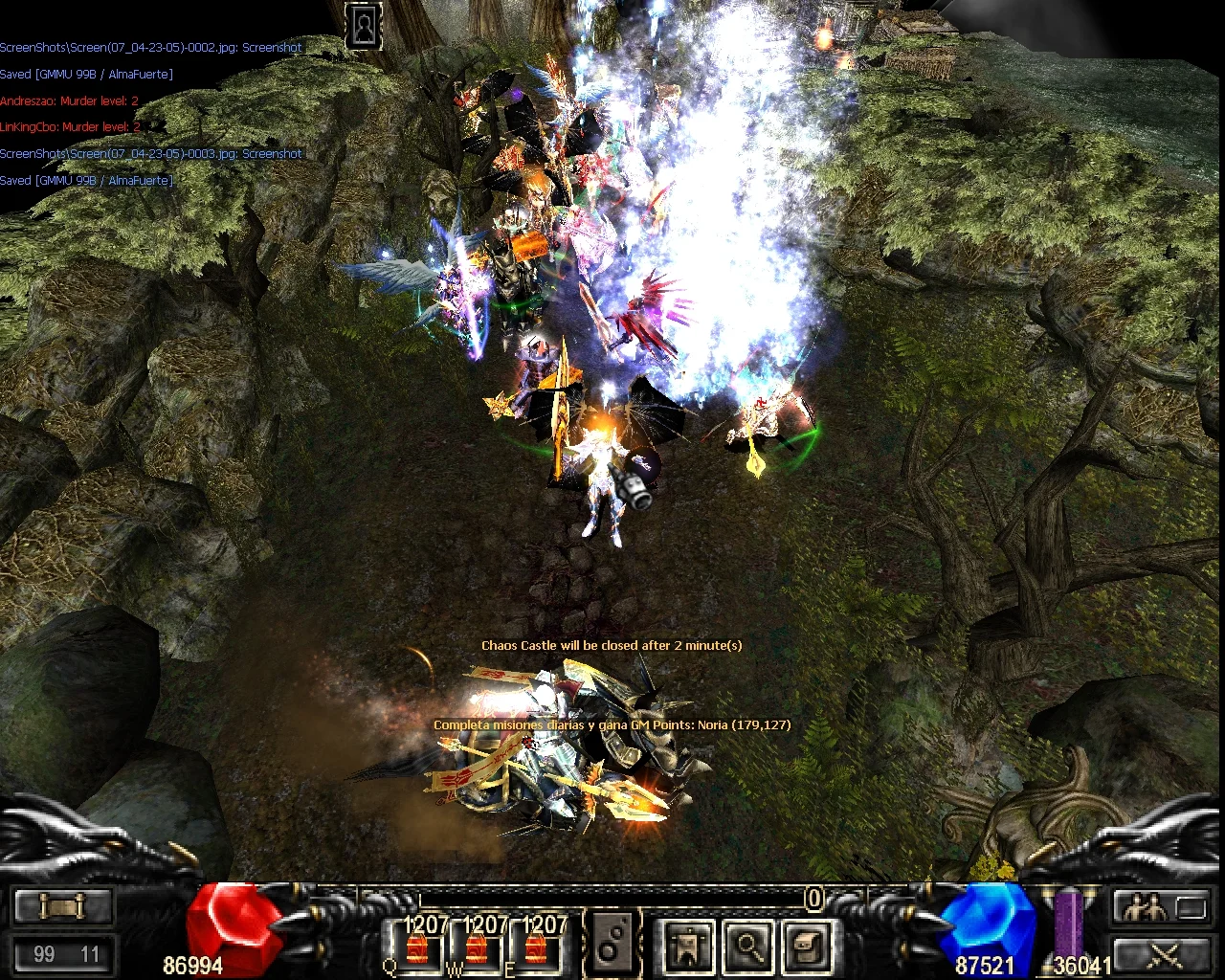Click the silhouette portrait icon at top
This screenshot has height=980, width=1225.
(364, 27)
